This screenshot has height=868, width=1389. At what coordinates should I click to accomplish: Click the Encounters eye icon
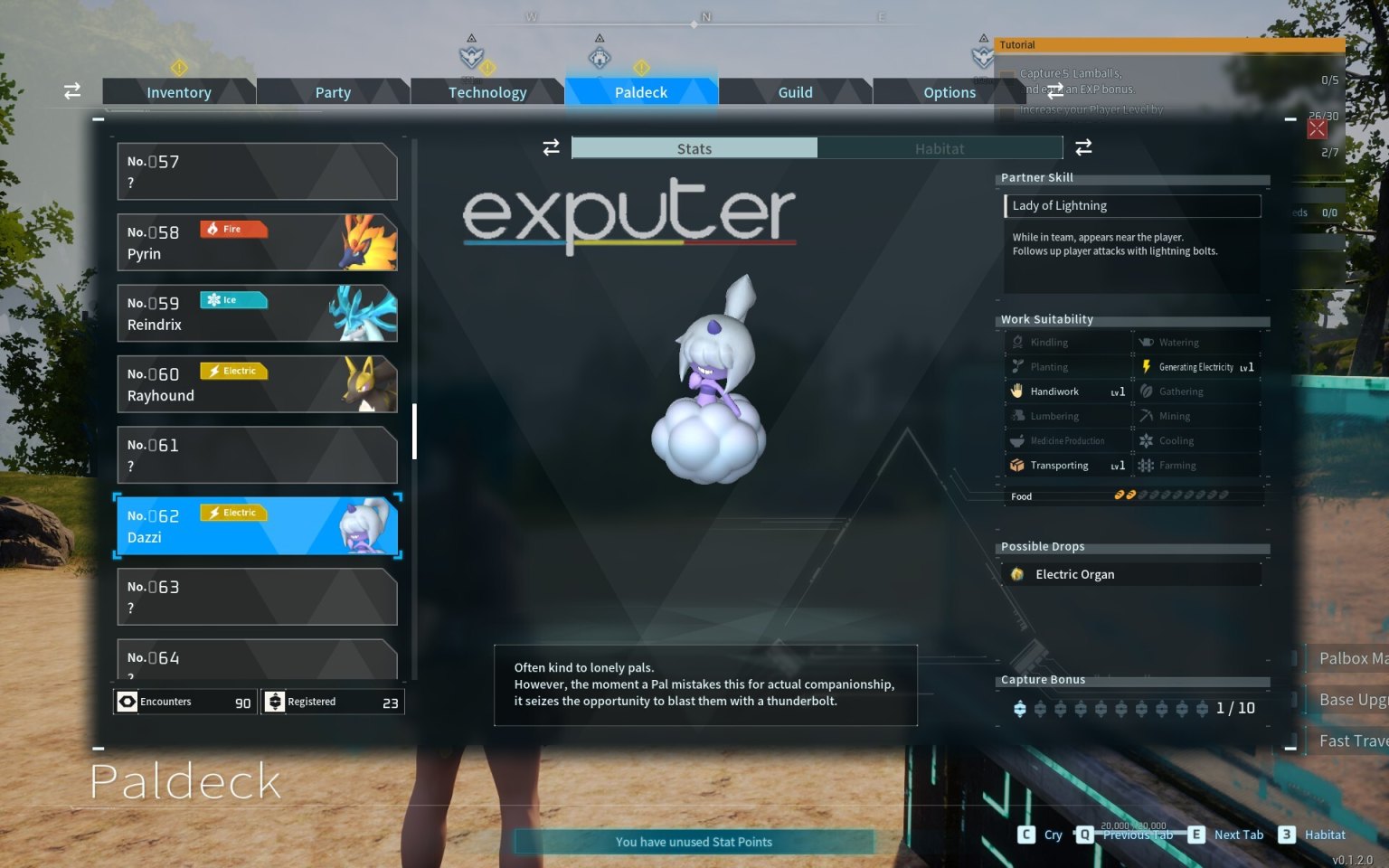127,701
